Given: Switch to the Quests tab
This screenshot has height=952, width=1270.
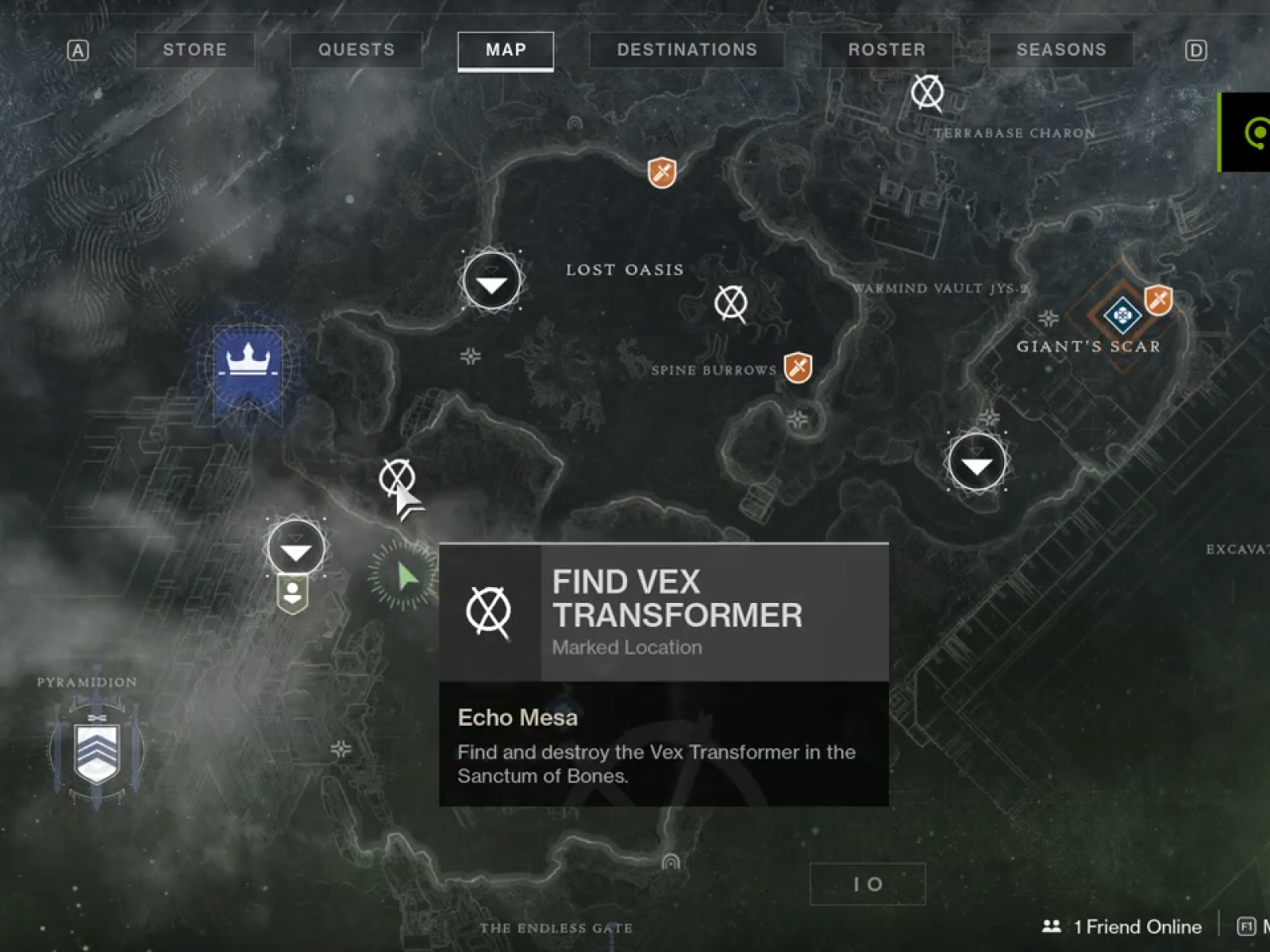Looking at the screenshot, I should point(356,50).
